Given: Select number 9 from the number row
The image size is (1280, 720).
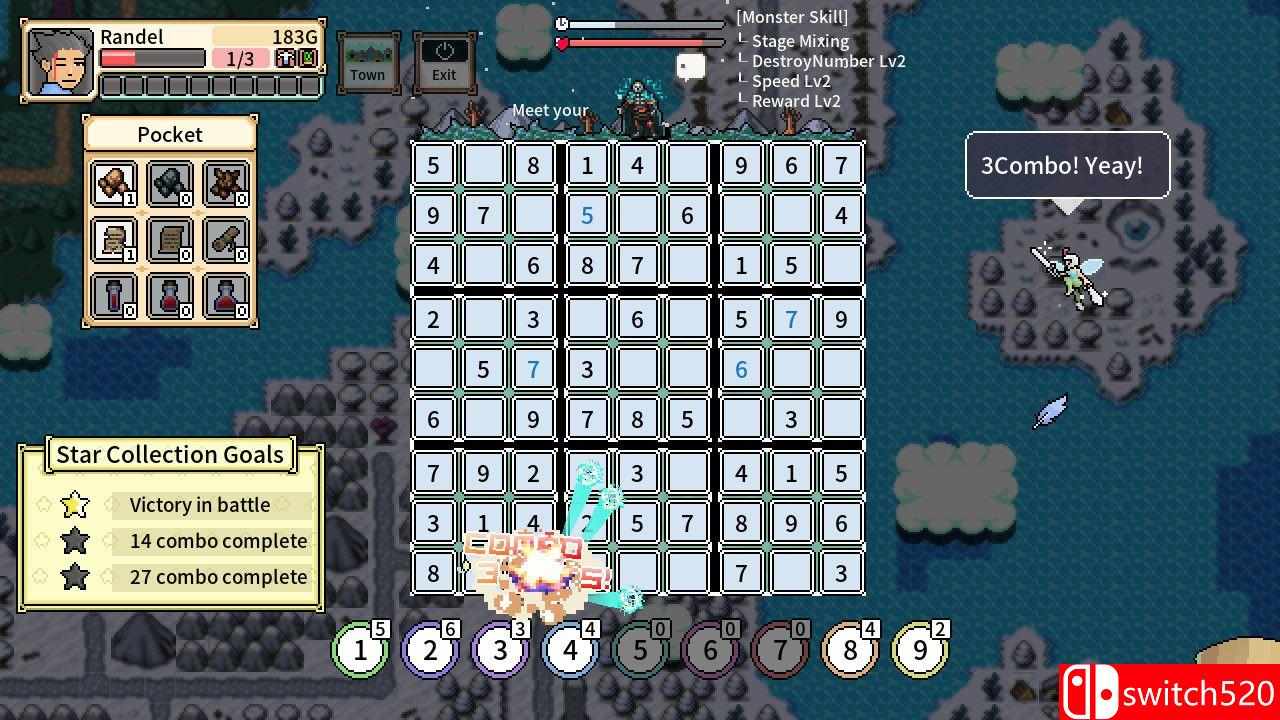Looking at the screenshot, I should click(x=921, y=649).
